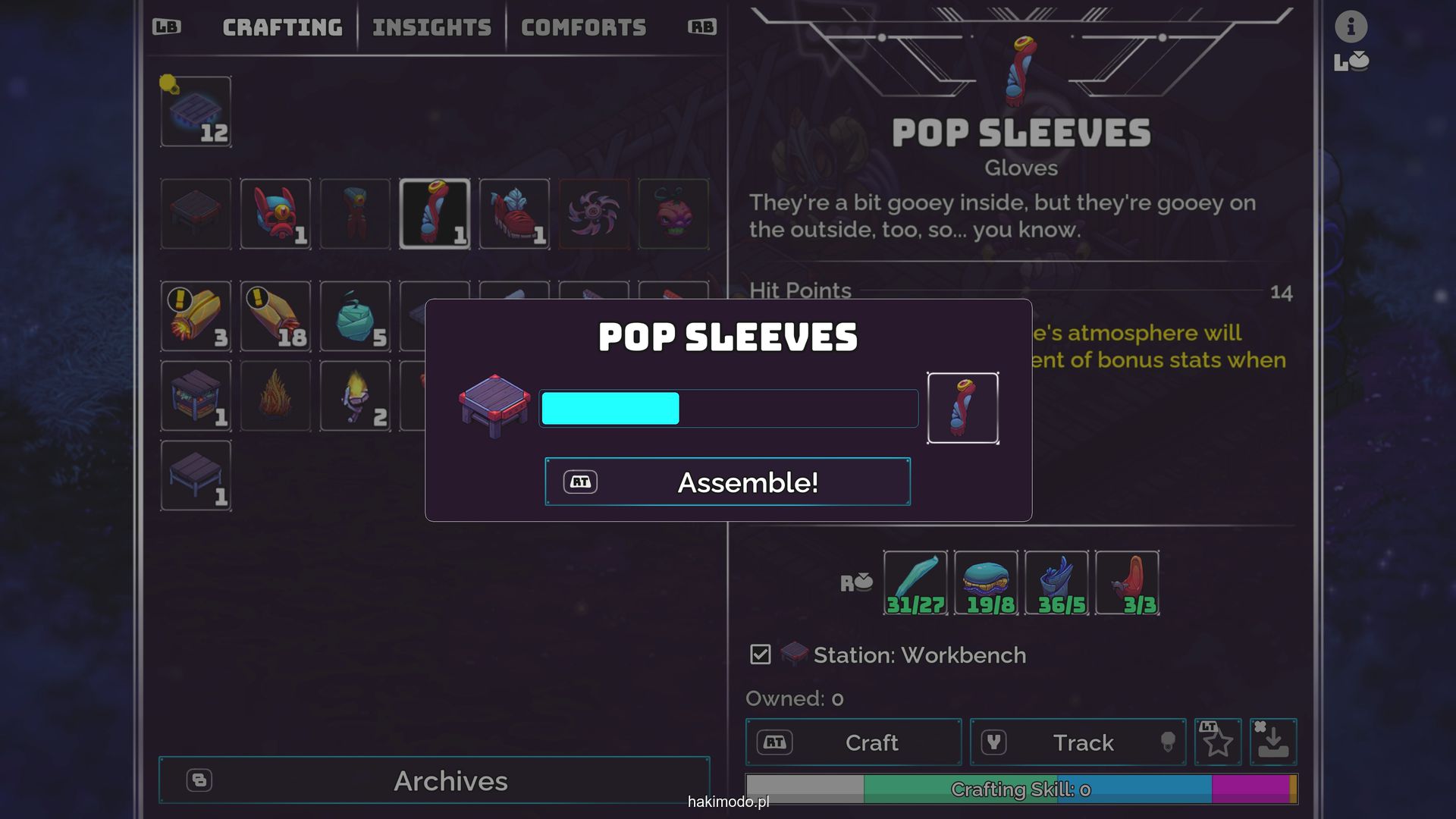Screen dimensions: 1456x819
Task: Open the info icon
Action: click(1351, 27)
